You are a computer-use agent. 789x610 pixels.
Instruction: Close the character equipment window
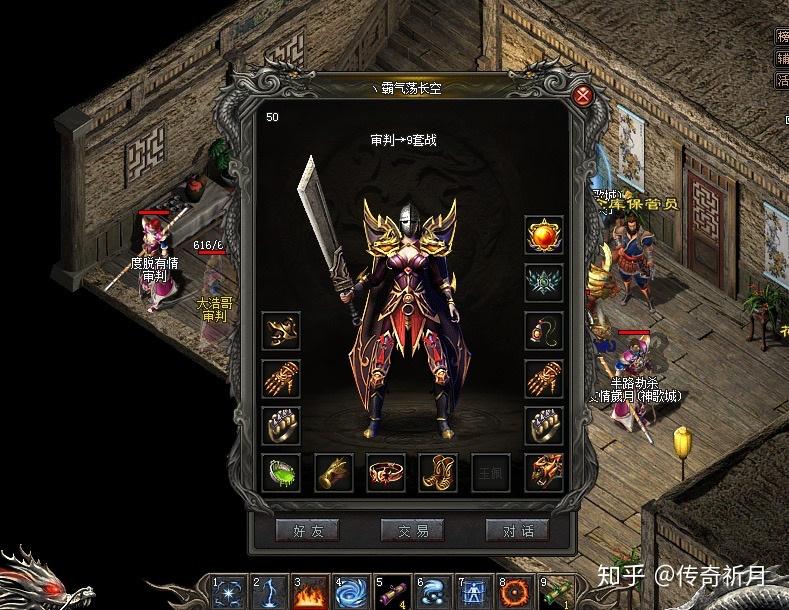click(x=582, y=96)
